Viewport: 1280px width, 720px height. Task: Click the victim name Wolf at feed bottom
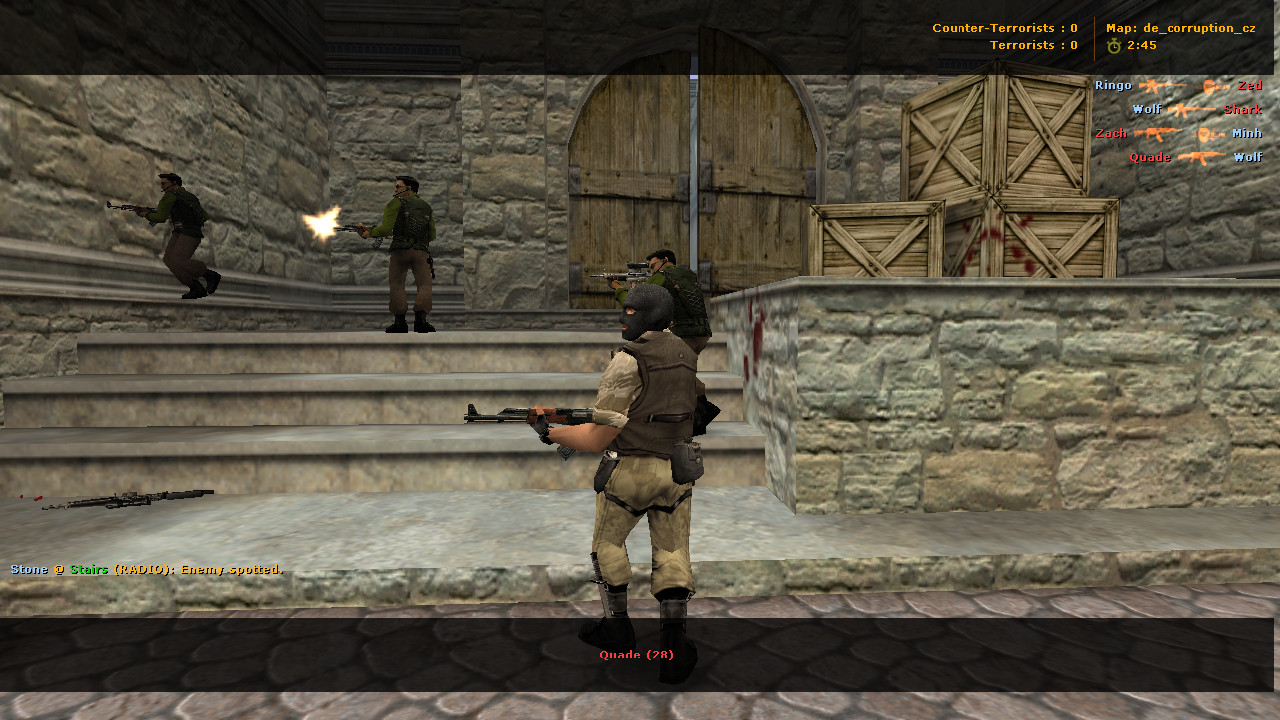1249,157
